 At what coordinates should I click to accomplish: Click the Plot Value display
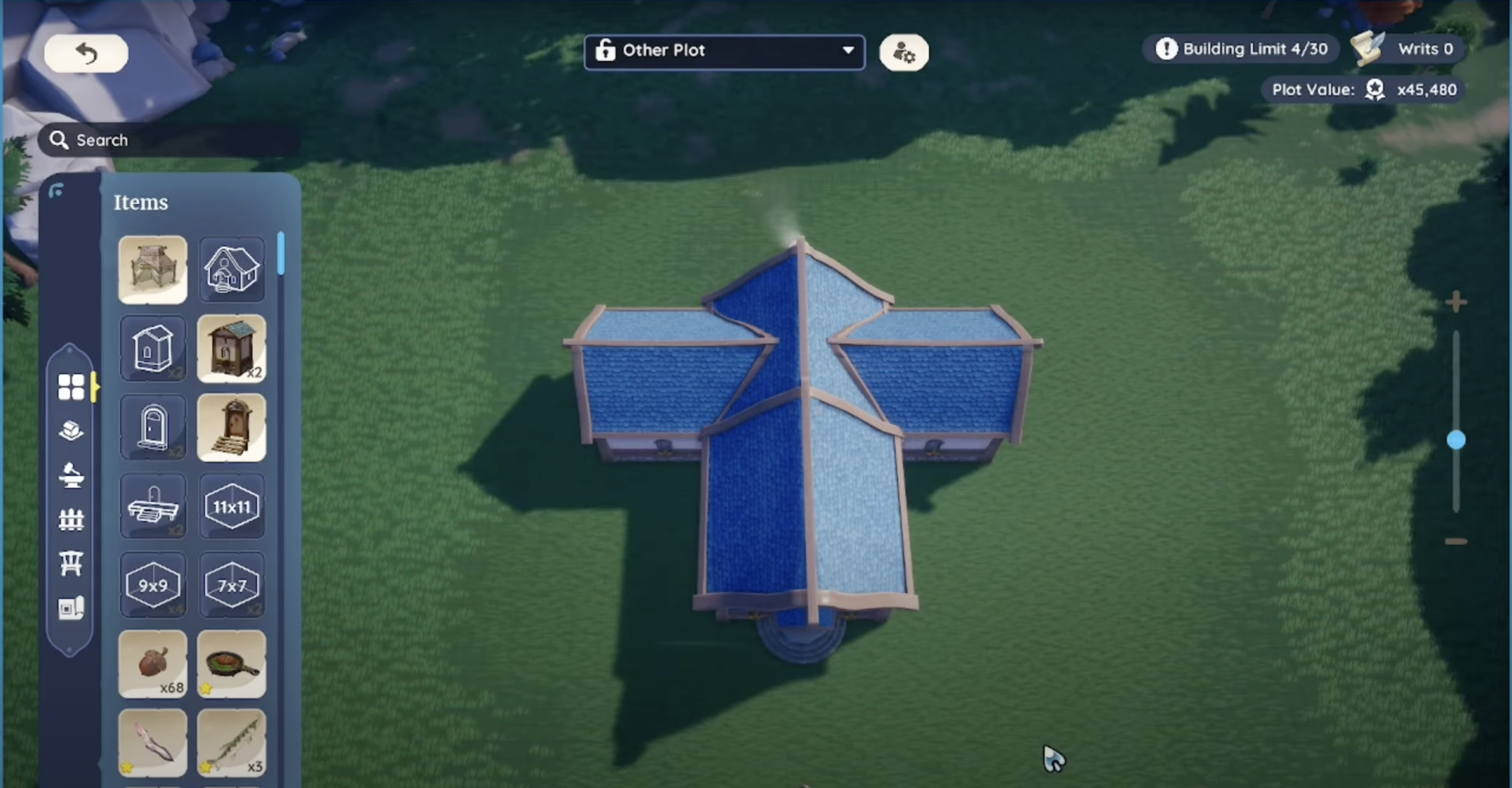click(1363, 89)
